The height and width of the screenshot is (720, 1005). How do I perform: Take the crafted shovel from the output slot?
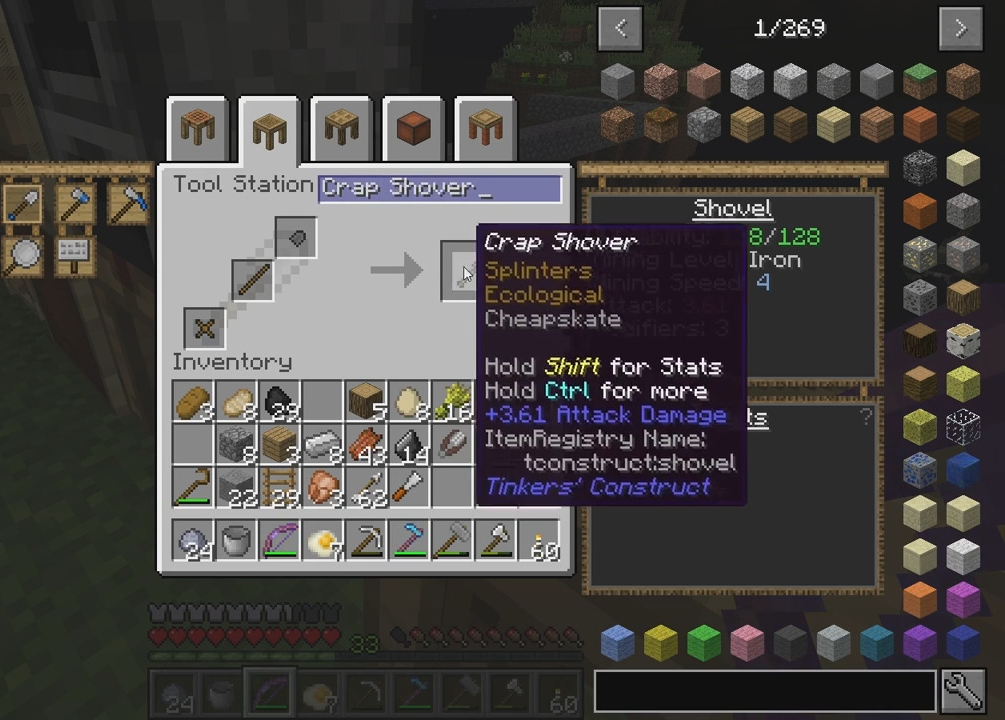[x=464, y=271]
